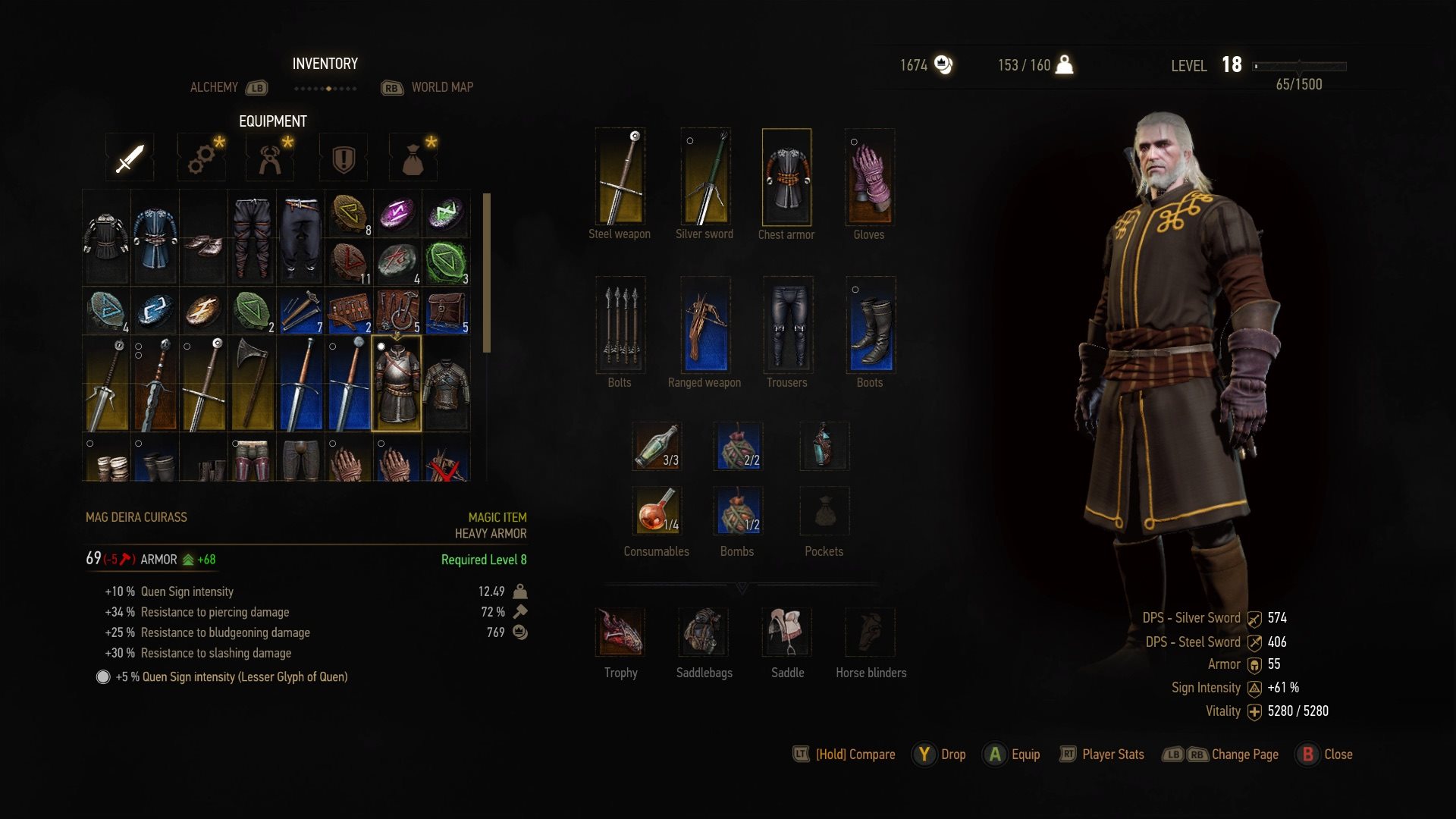
Task: Select the axe in the inventory grid
Action: (252, 384)
